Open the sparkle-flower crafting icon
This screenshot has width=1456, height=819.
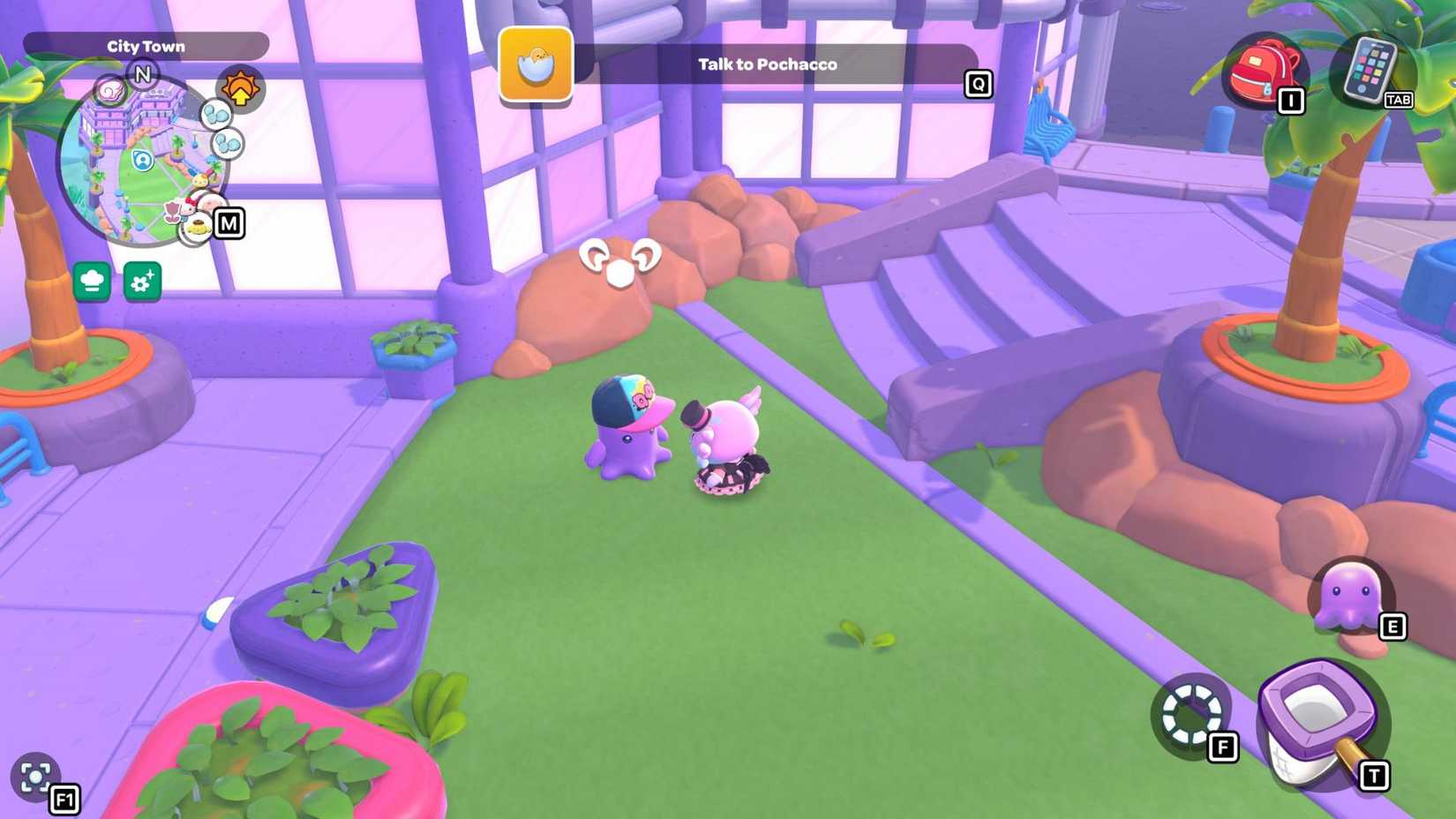[142, 282]
